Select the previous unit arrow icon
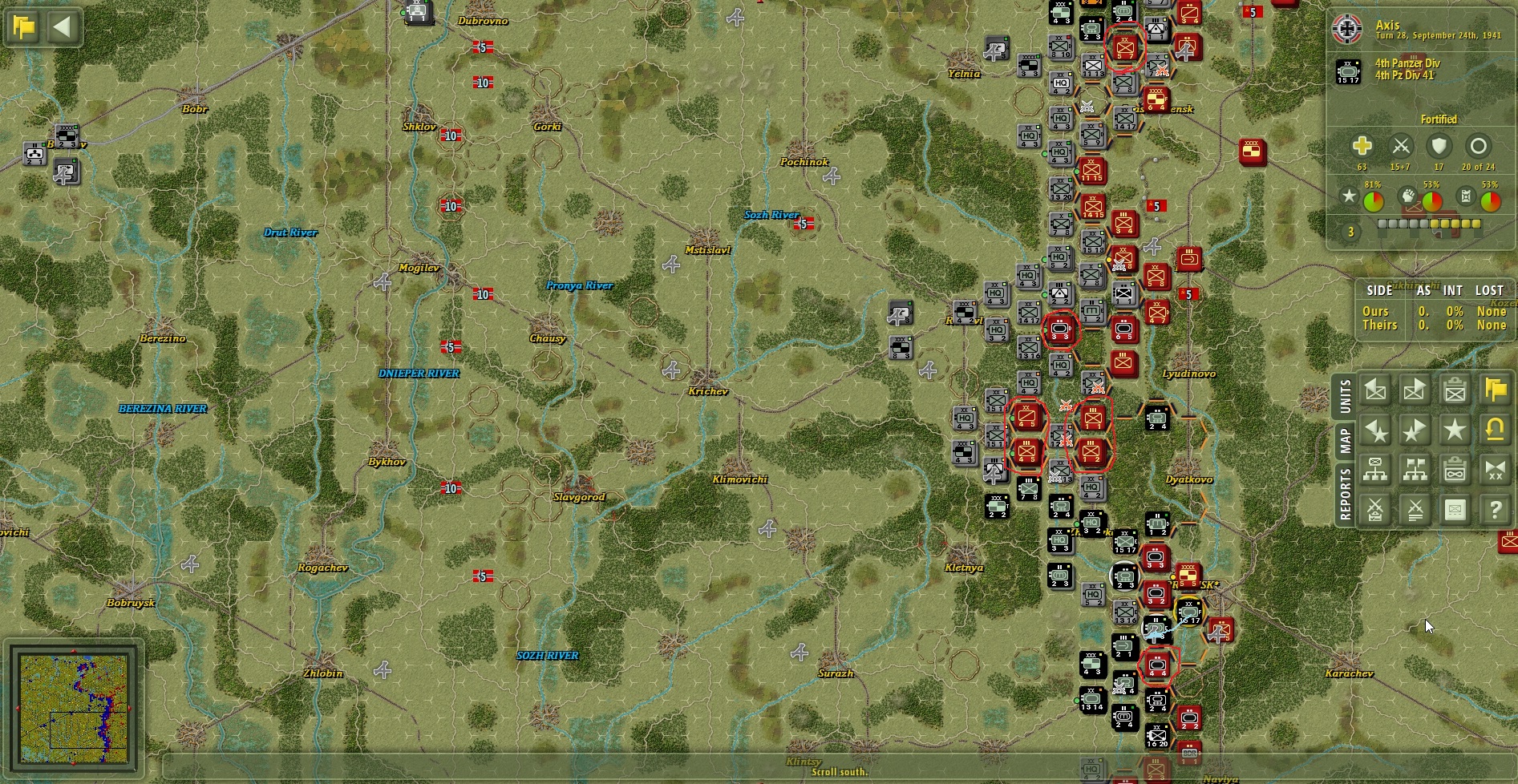The width and height of the screenshot is (1518, 784). click(1375, 390)
